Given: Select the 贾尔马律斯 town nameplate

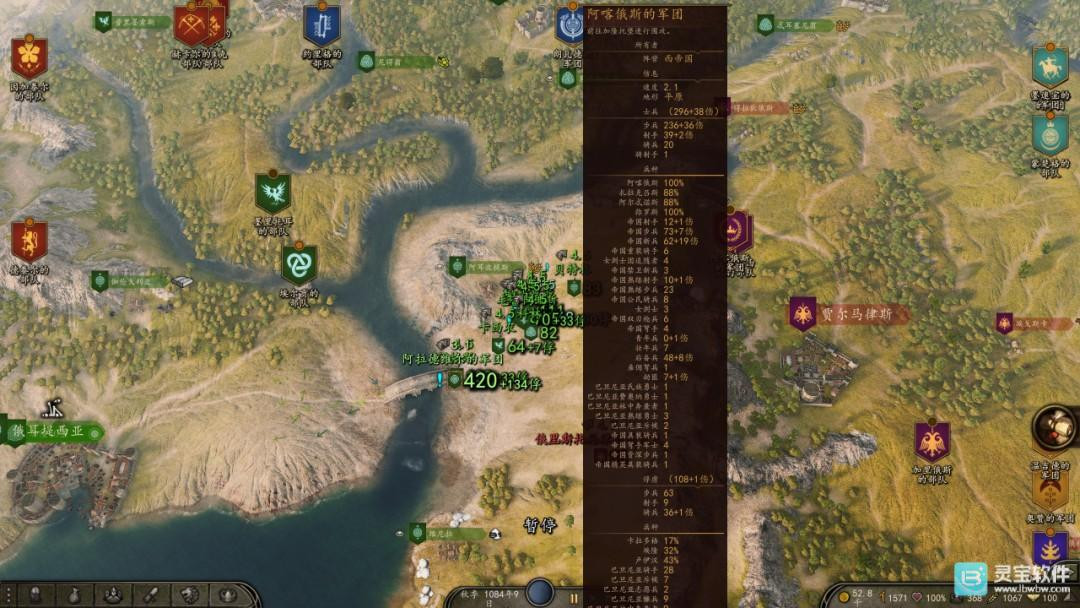Looking at the screenshot, I should click(x=848, y=315).
